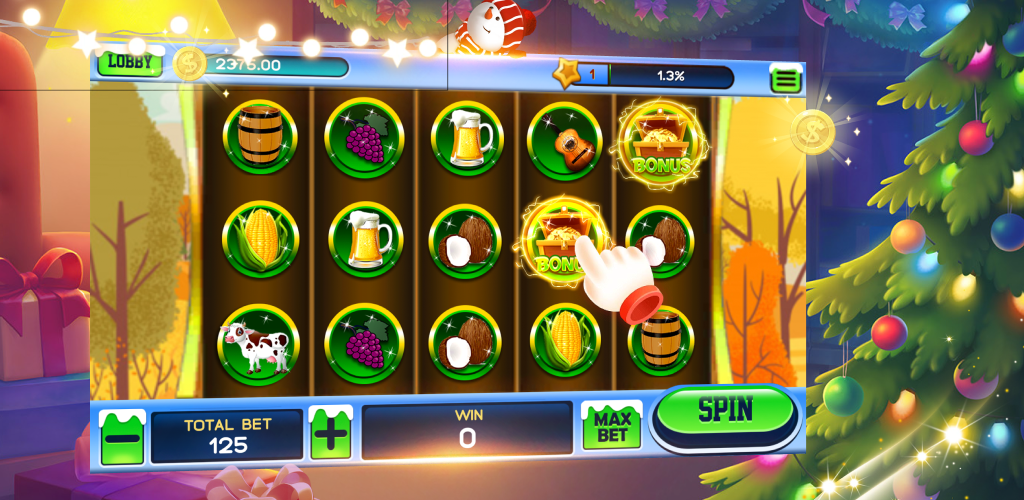Spin the slot reels

(x=725, y=412)
